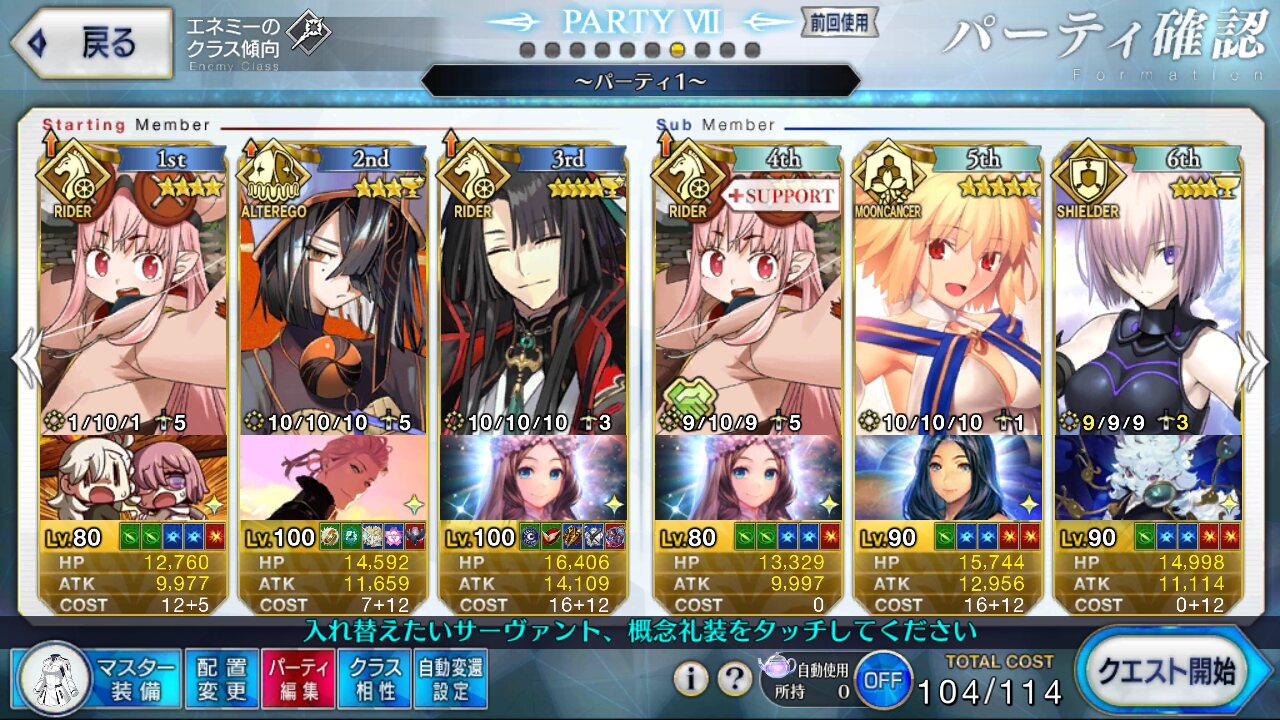The width and height of the screenshot is (1280, 720).
Task: Select the 5th slot Mooncancer servant
Action: [948, 300]
